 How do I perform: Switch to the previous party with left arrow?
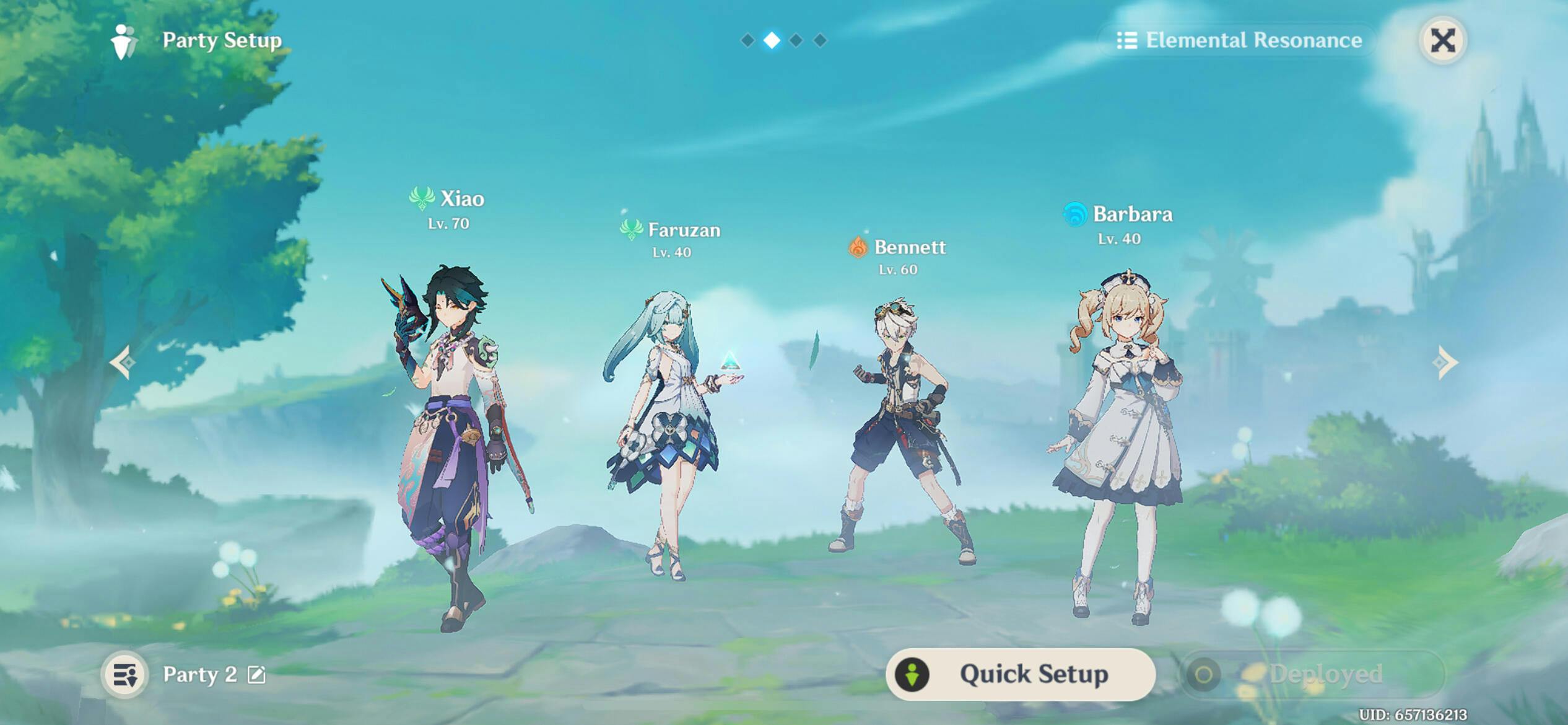tap(123, 362)
